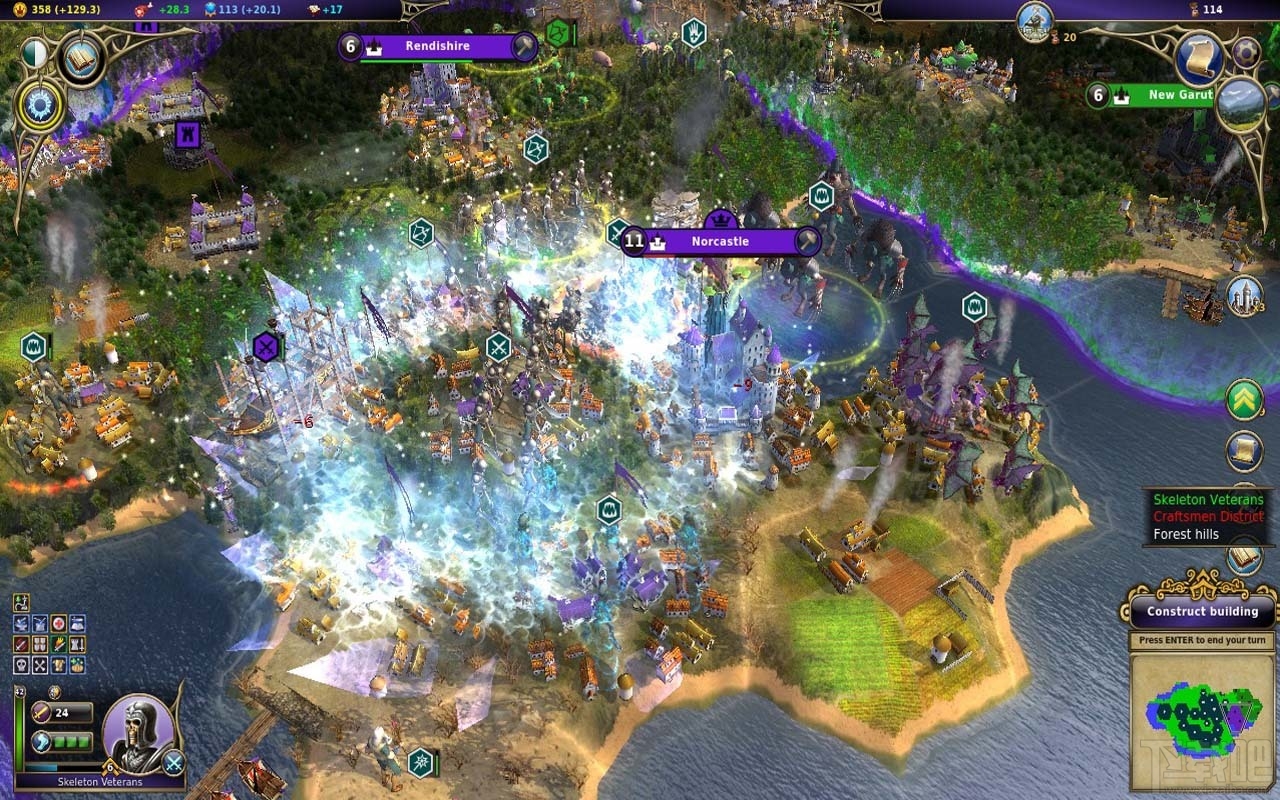
Task: Click the Construct building button
Action: click(1202, 611)
